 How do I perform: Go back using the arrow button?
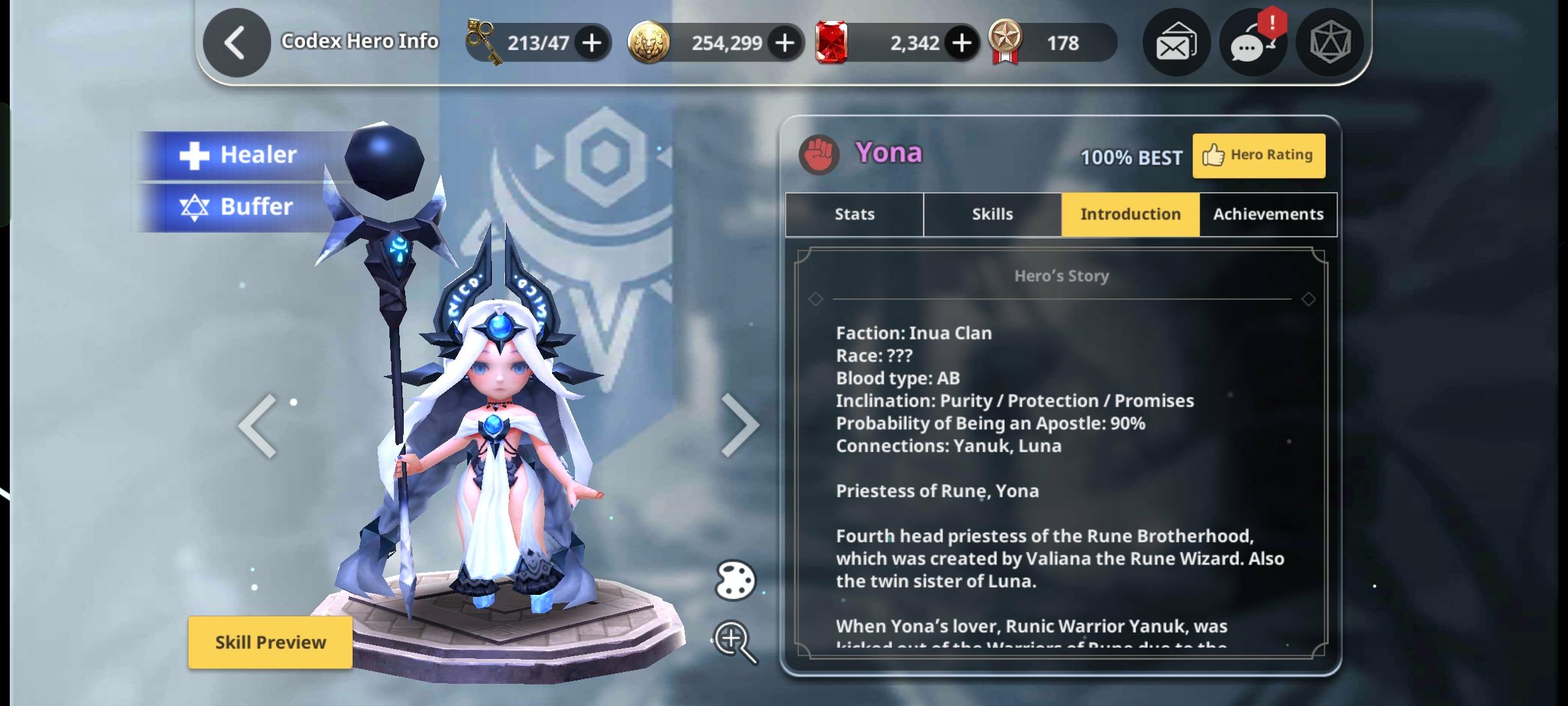point(236,43)
